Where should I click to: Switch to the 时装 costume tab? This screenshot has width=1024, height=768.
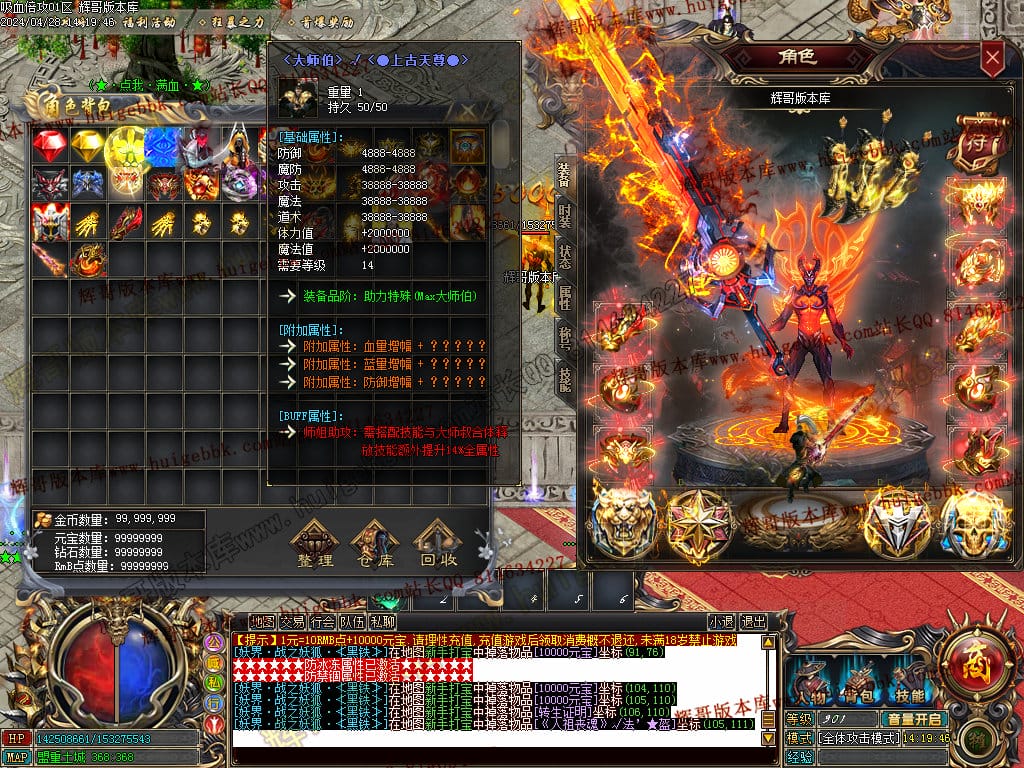coord(565,217)
